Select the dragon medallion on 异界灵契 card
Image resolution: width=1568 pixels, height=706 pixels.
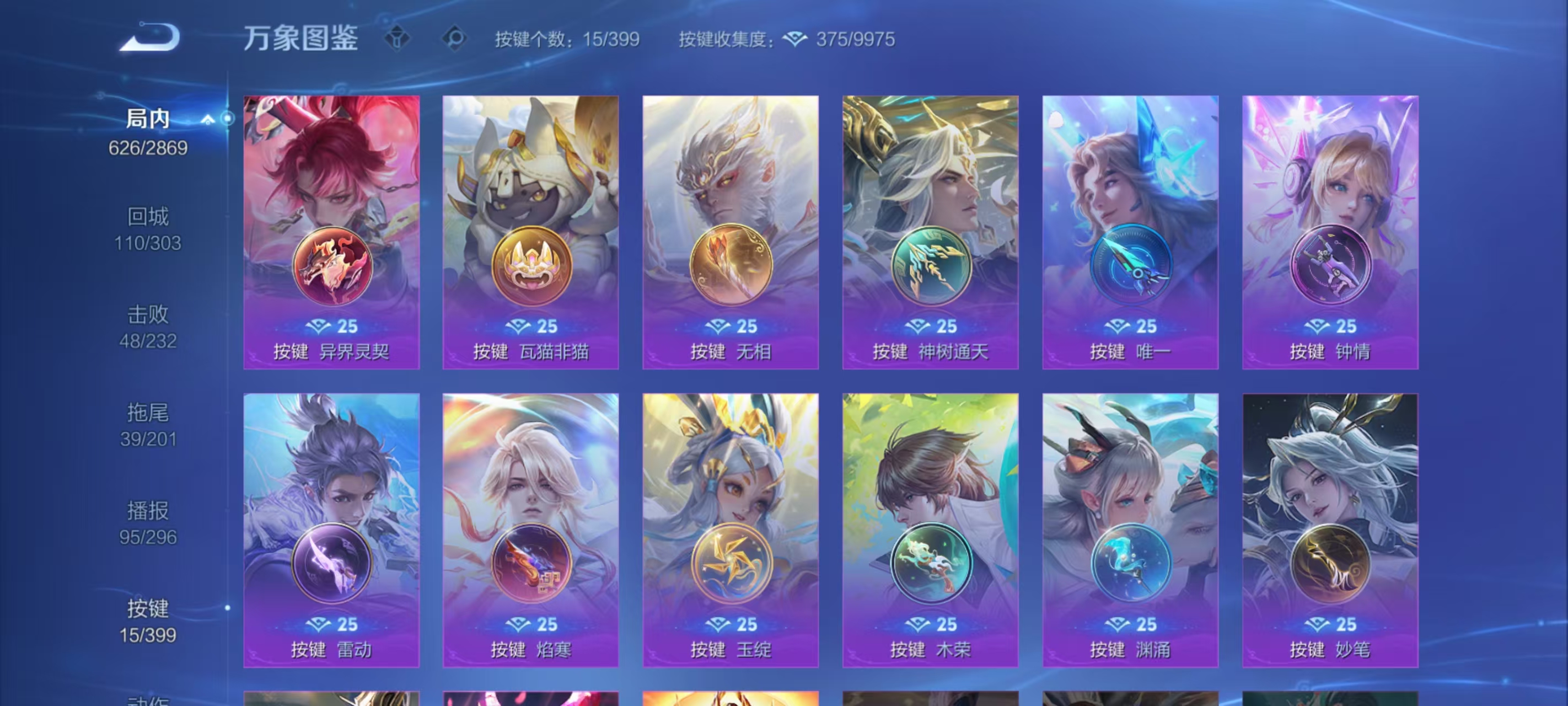coord(331,266)
